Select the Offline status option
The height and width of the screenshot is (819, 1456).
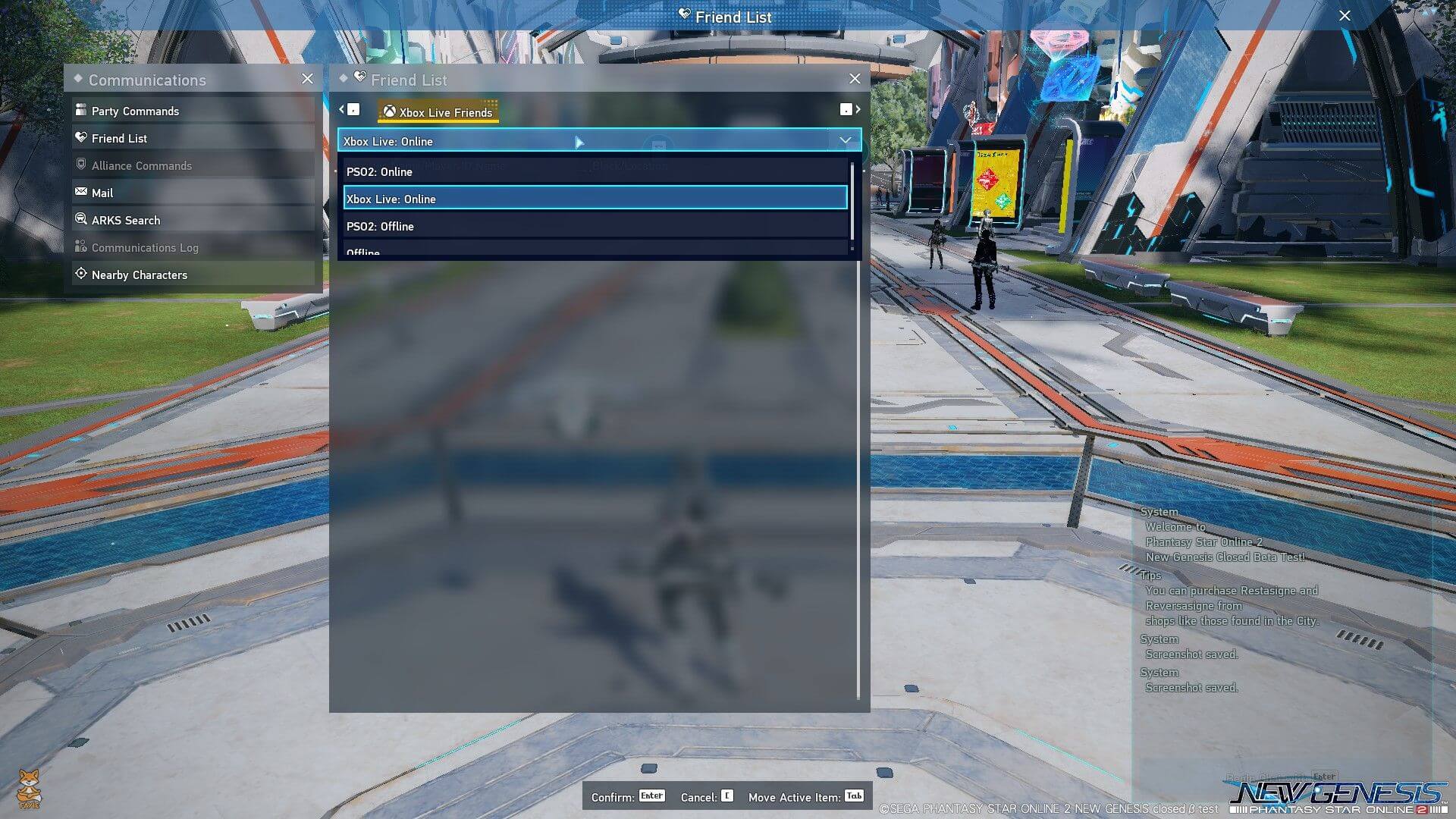click(x=362, y=251)
